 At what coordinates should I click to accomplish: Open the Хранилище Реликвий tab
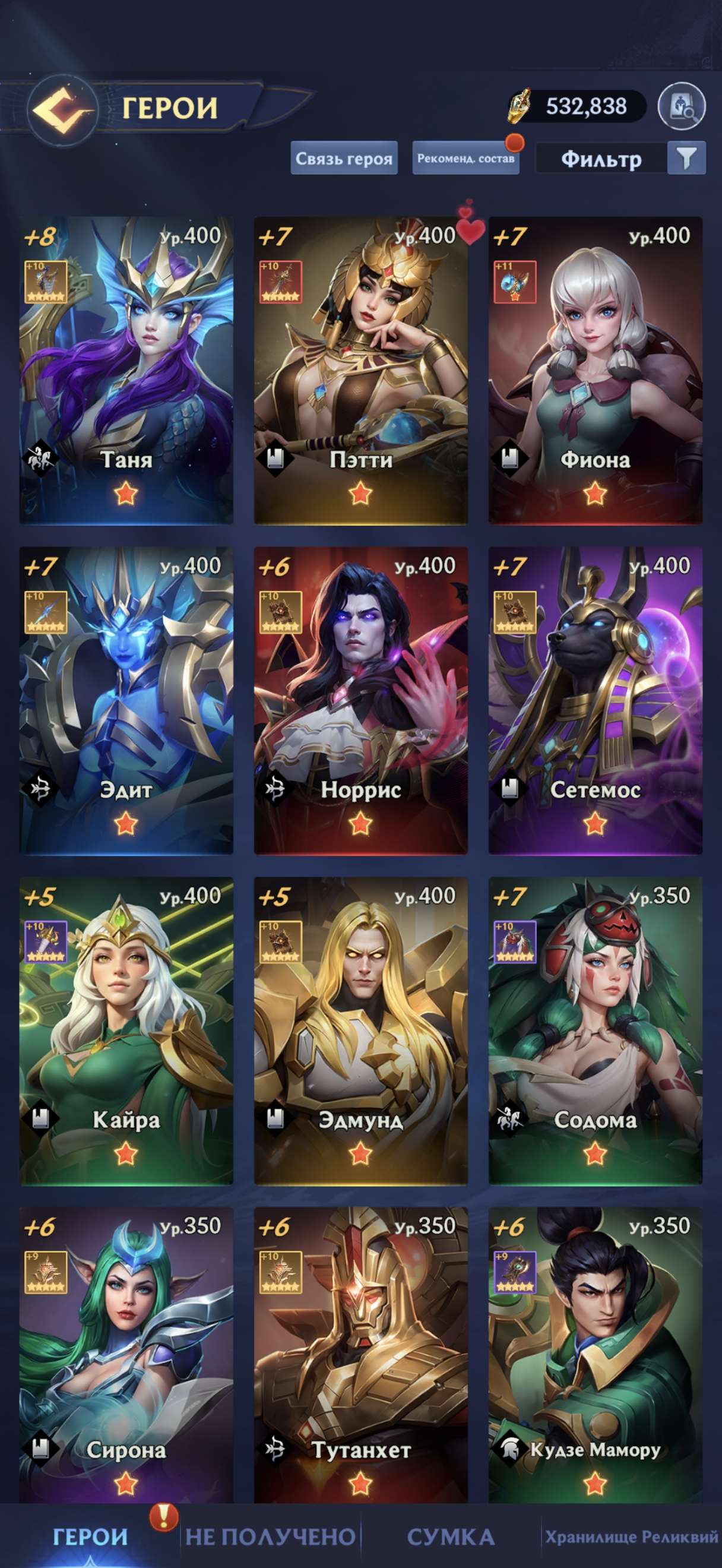631,1537
